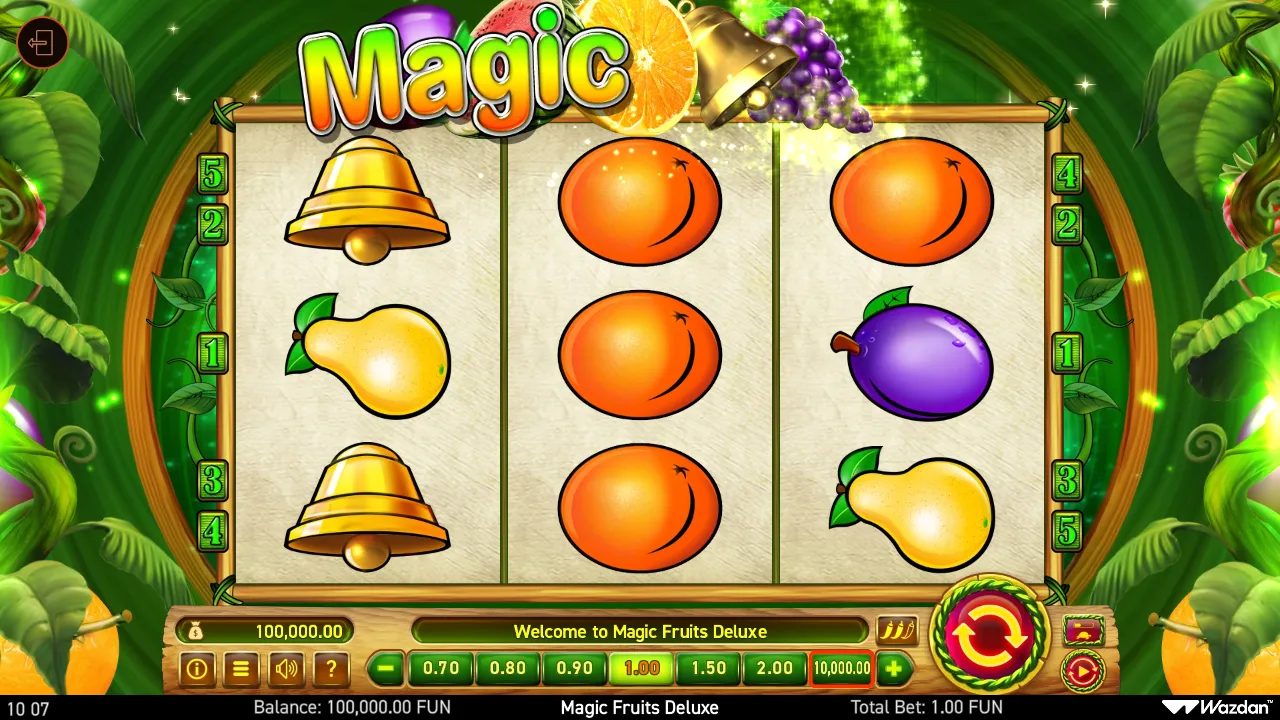Select the 0.70 bet value

[440, 669]
